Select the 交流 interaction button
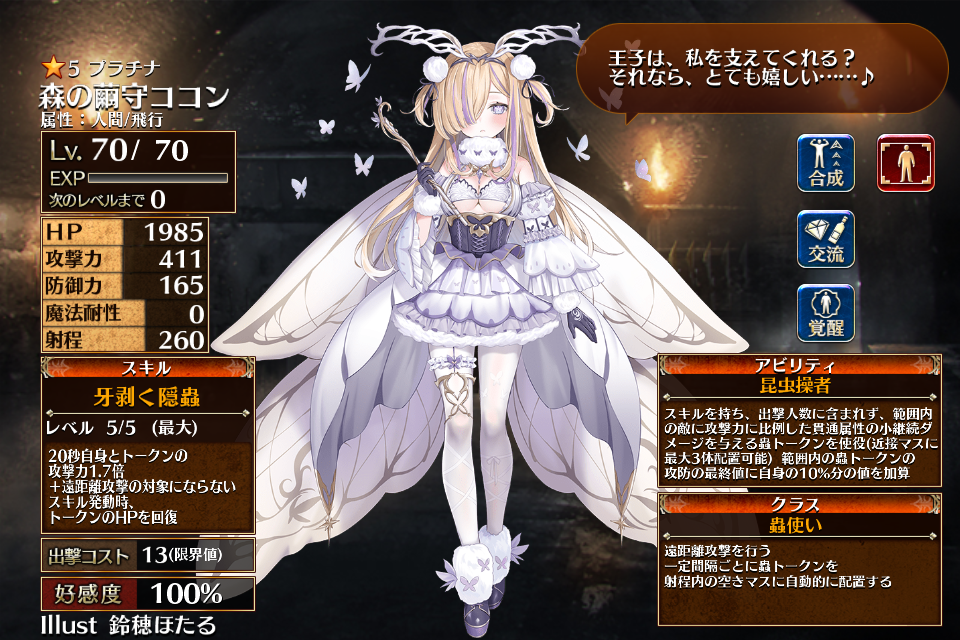Image resolution: width=960 pixels, height=640 pixels. tap(826, 240)
